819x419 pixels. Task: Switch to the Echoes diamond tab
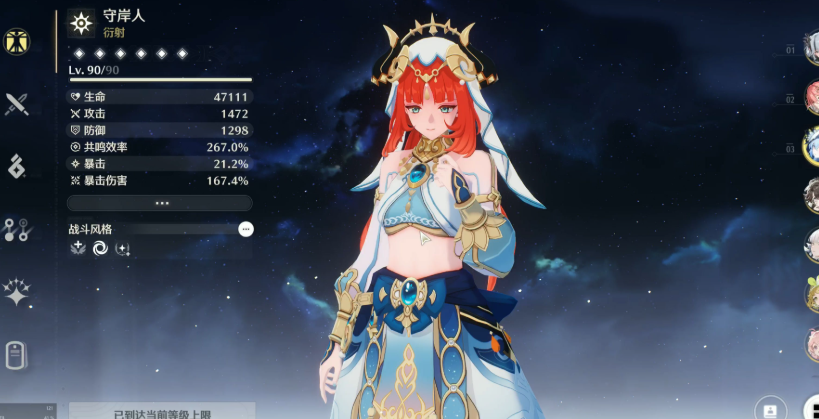tap(16, 167)
